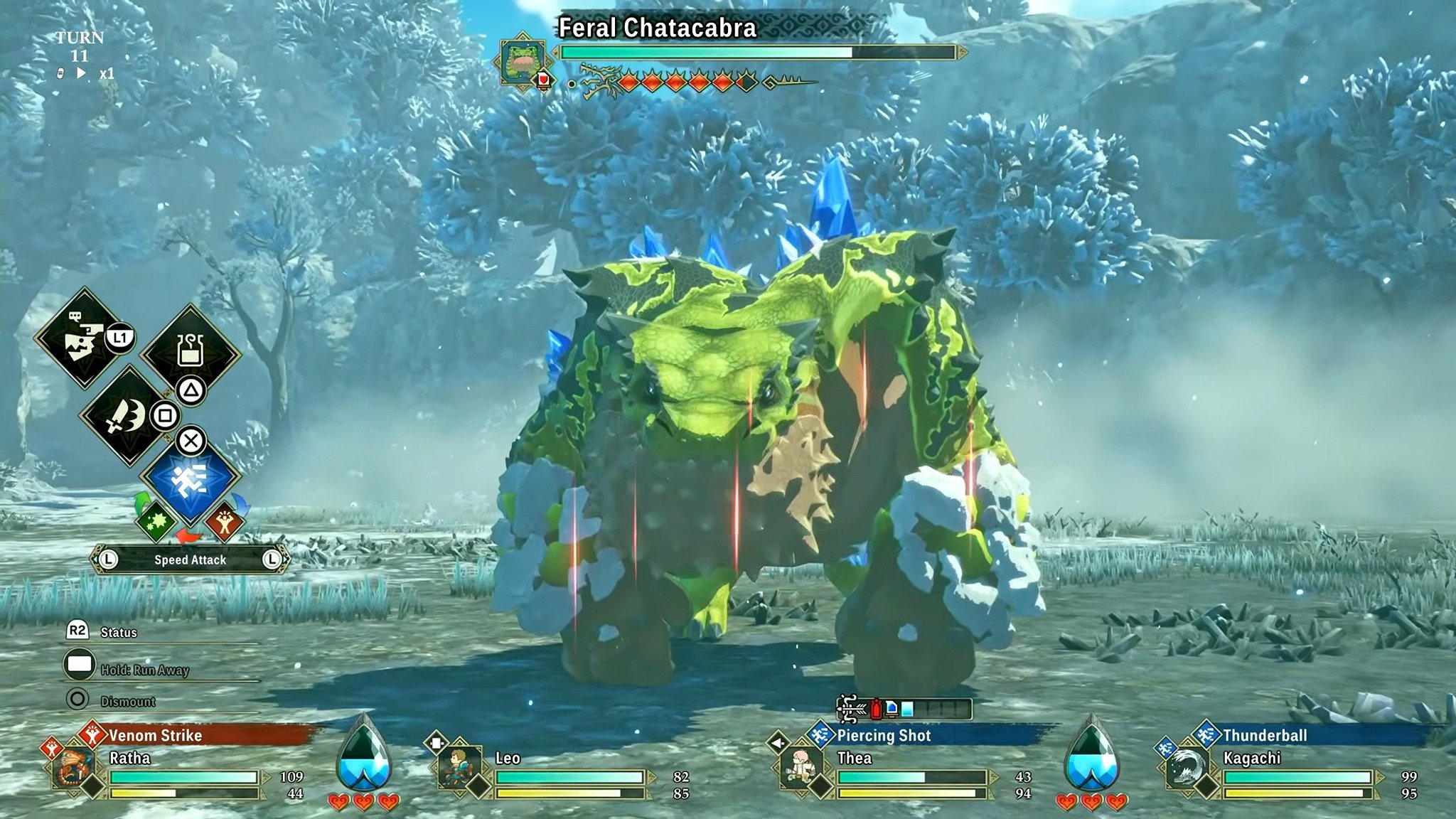Select Thea's portrait in the party bar
The height and width of the screenshot is (819, 1456).
(x=801, y=767)
